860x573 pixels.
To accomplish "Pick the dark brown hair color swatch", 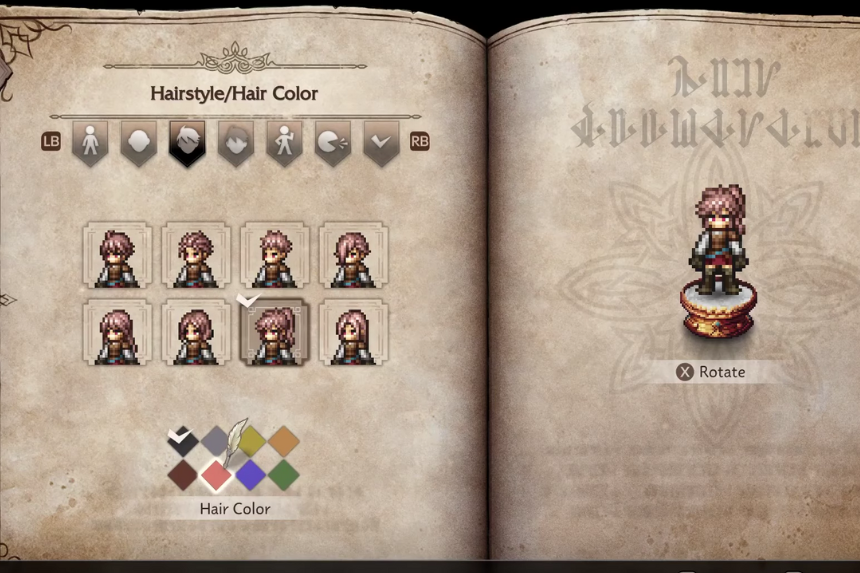I will [182, 474].
